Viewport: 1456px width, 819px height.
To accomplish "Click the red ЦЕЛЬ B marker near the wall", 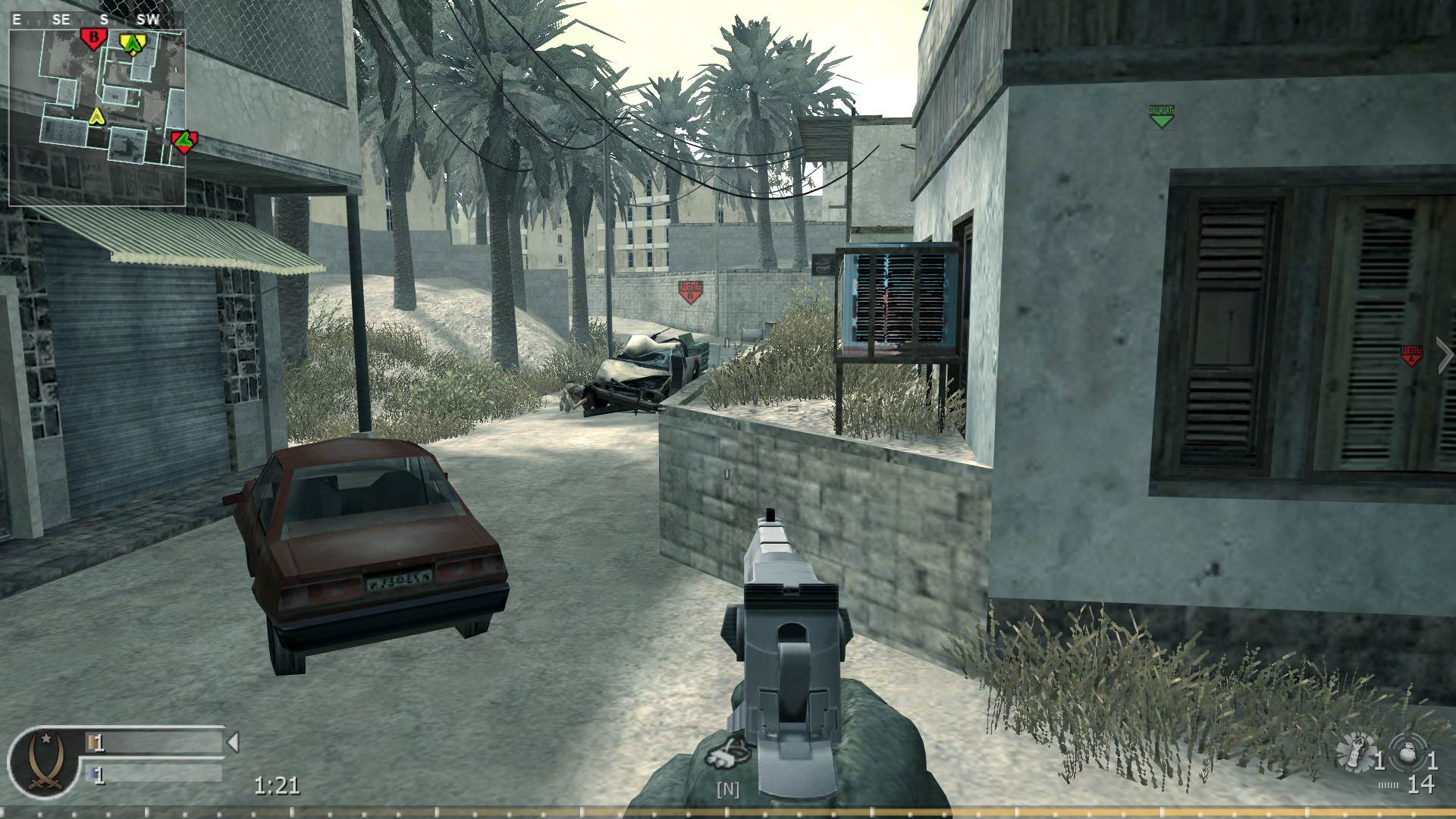I will coord(689,288).
